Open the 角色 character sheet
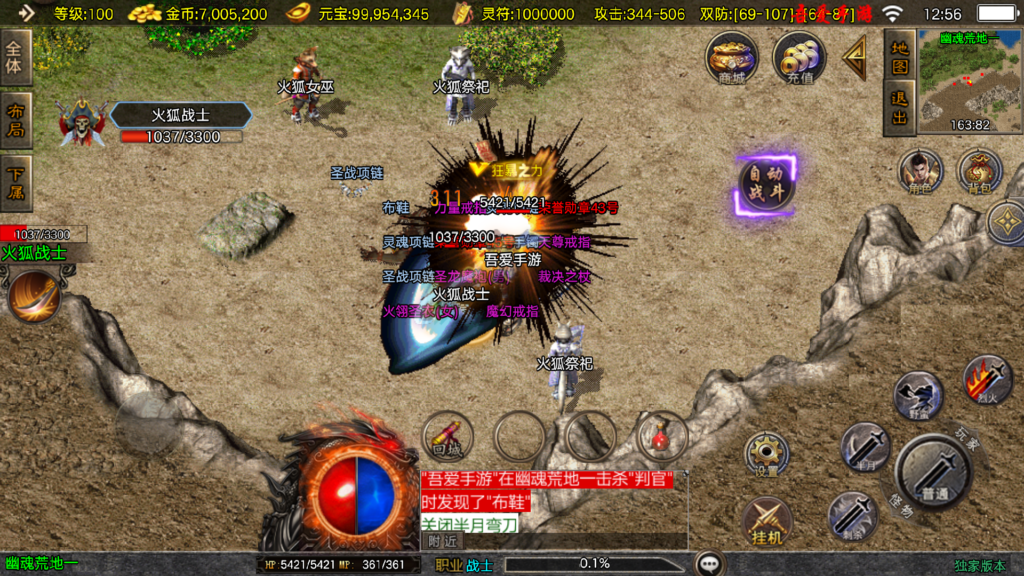Screen dimensions: 1024x576 click(x=920, y=171)
